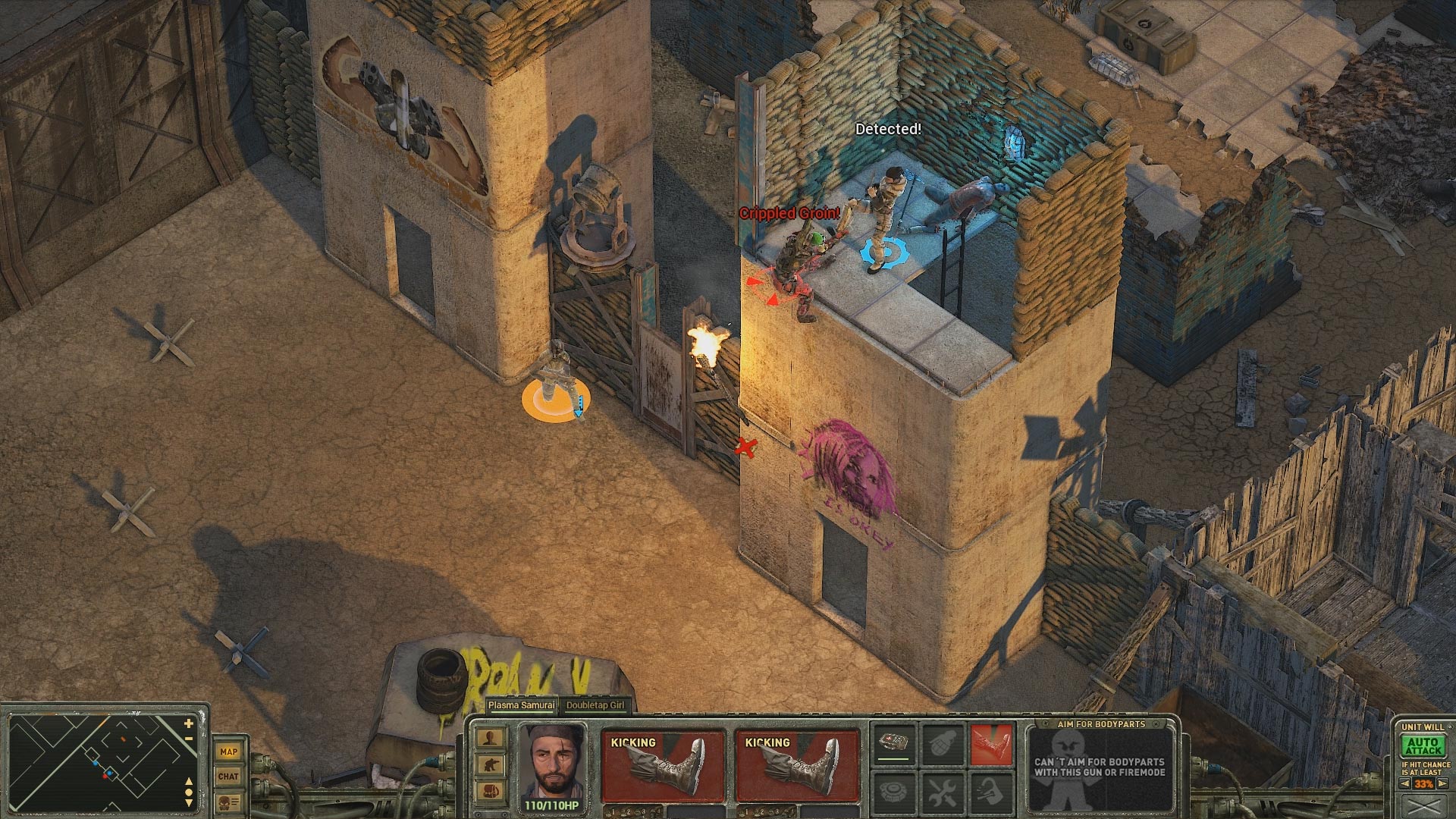Decrease the auto-attack hit chance threshold
This screenshot has height=819, width=1456.
(1404, 784)
